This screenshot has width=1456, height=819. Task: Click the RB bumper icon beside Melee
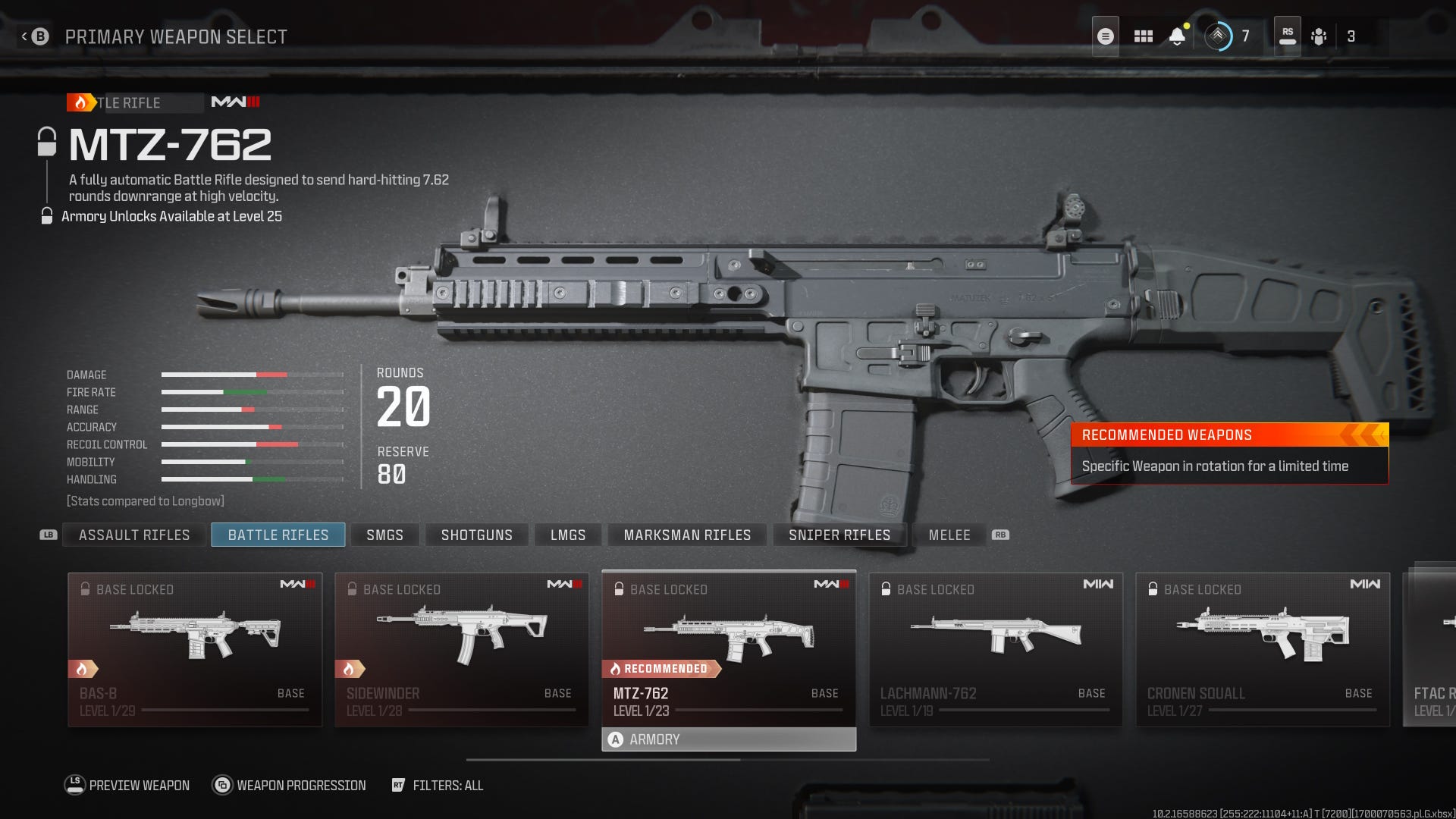[x=1002, y=535]
